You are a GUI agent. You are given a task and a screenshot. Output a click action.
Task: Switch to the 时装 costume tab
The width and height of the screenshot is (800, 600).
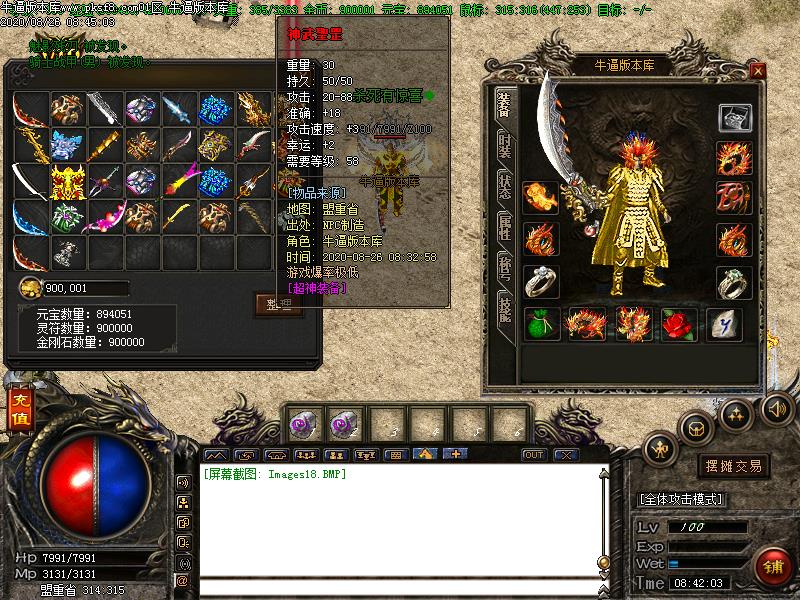505,148
